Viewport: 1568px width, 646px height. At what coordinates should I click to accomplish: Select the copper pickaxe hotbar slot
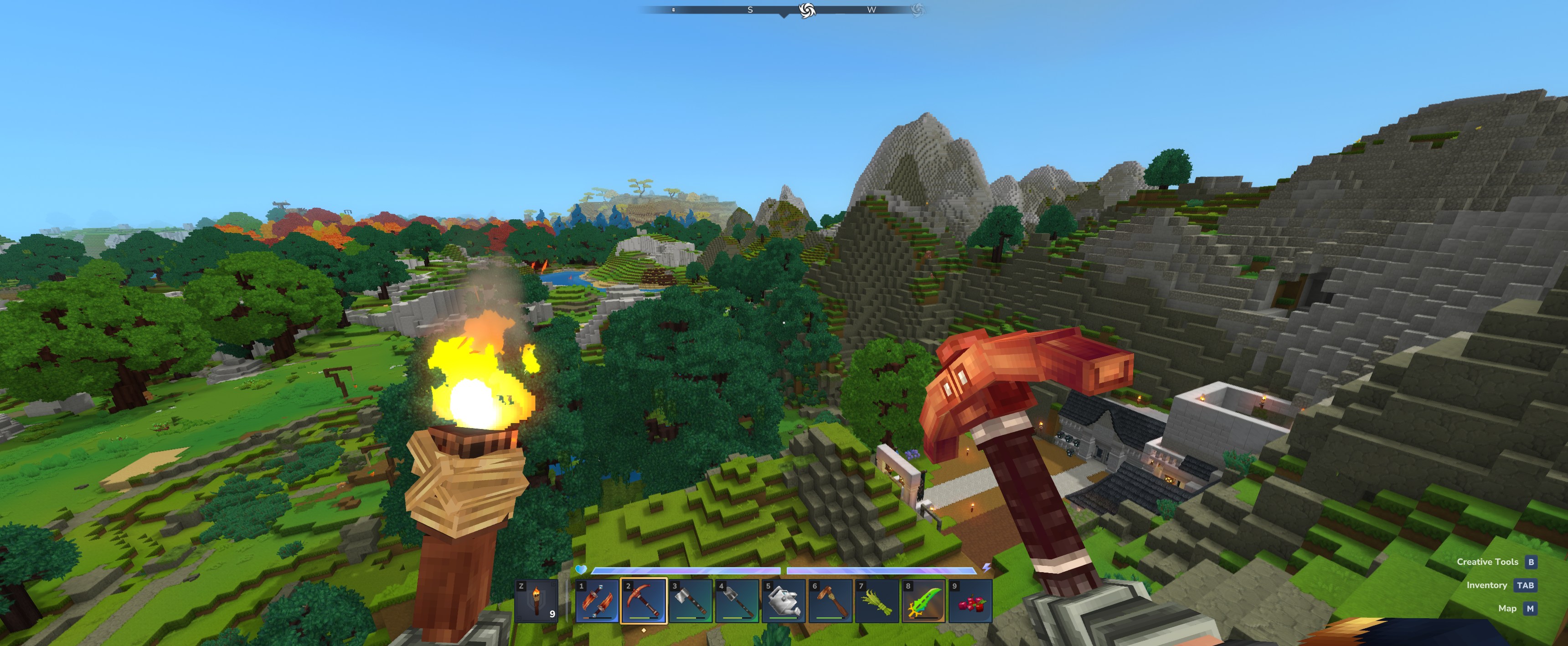644,601
